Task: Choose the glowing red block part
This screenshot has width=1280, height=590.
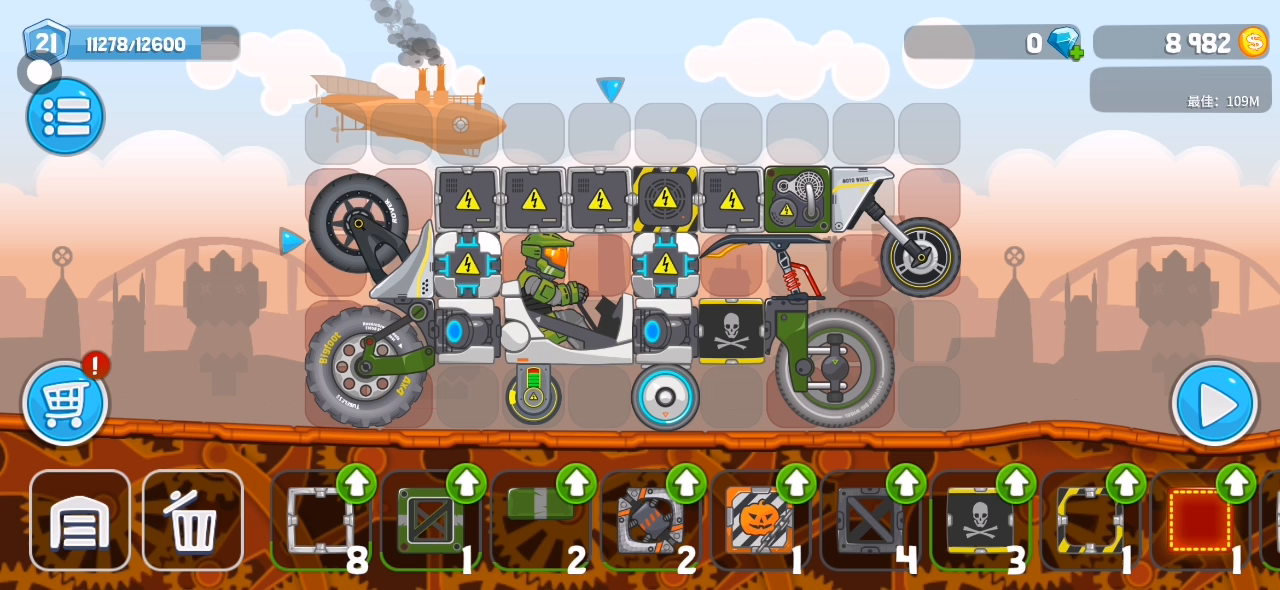Action: (x=1199, y=520)
